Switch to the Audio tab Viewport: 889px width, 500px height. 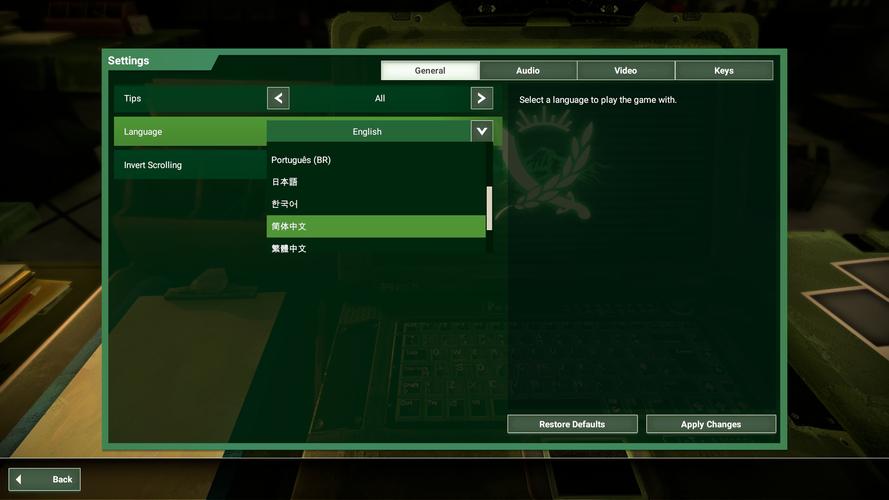tap(528, 71)
